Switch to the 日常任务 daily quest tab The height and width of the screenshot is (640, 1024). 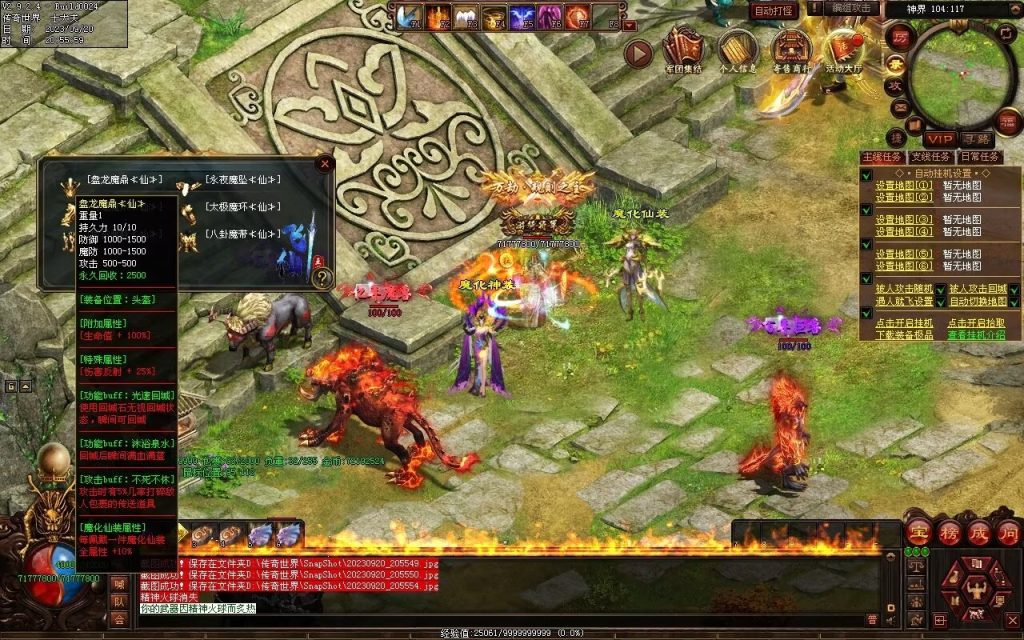coord(978,157)
